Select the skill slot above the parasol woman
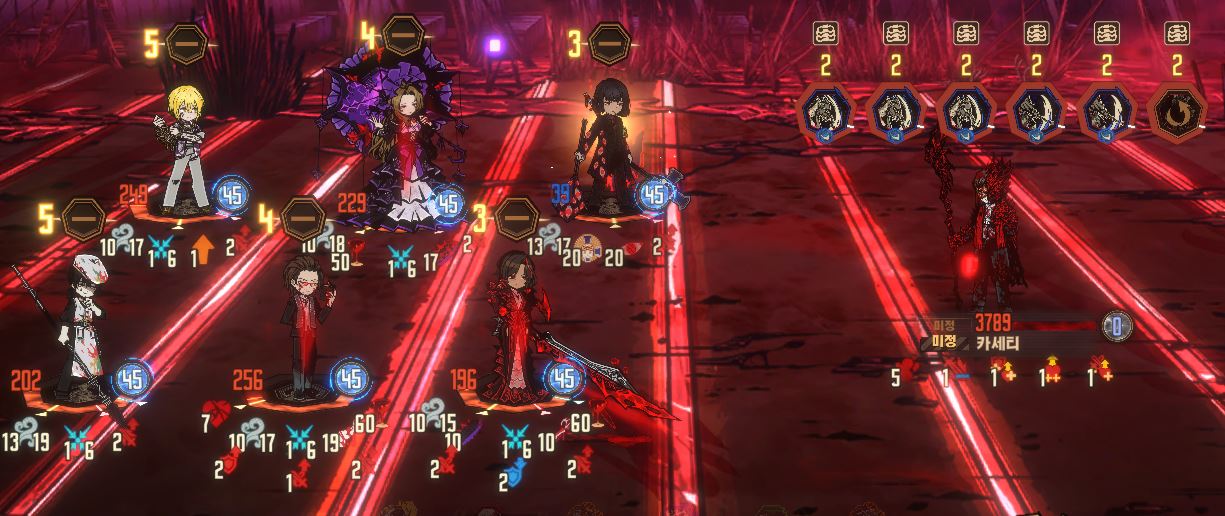1225x516 pixels. point(403,35)
